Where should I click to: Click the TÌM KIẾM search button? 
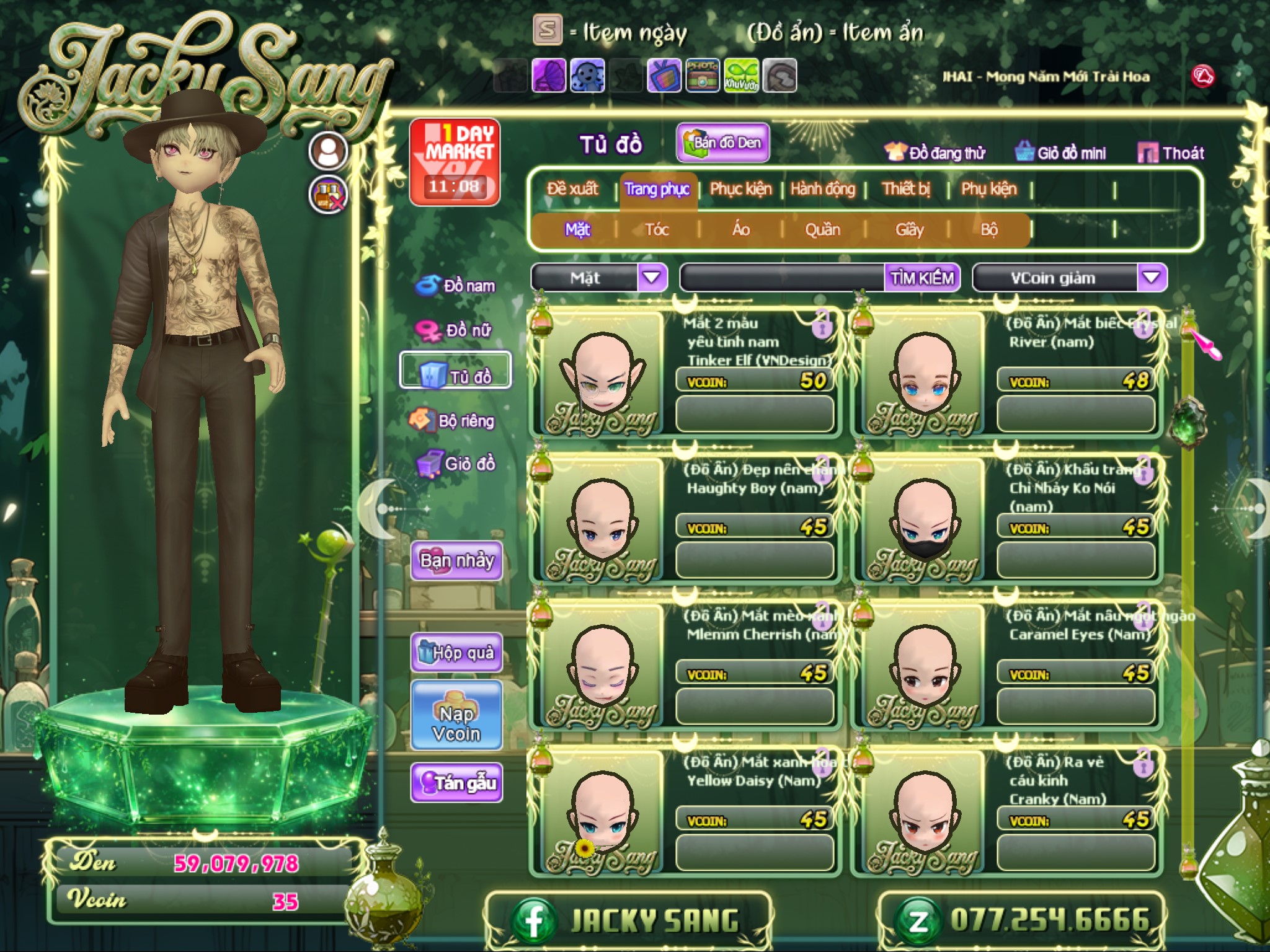(x=922, y=278)
